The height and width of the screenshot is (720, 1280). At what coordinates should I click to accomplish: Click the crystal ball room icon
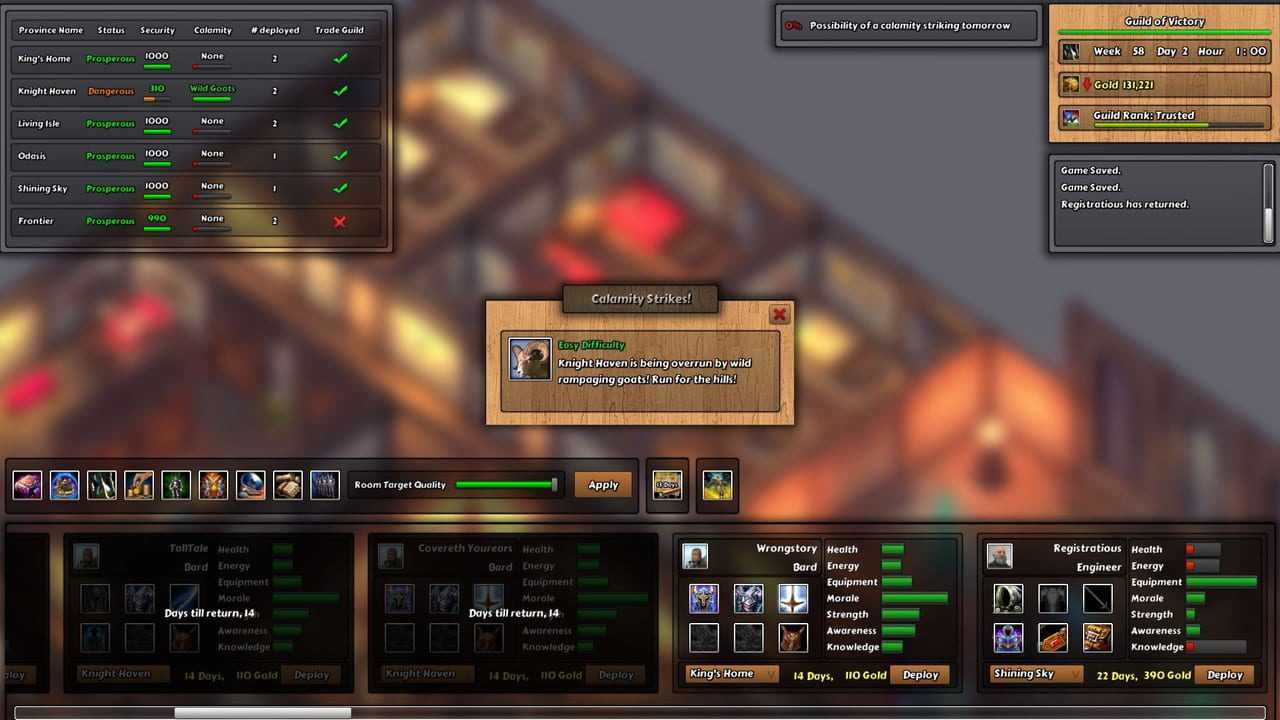(250, 486)
